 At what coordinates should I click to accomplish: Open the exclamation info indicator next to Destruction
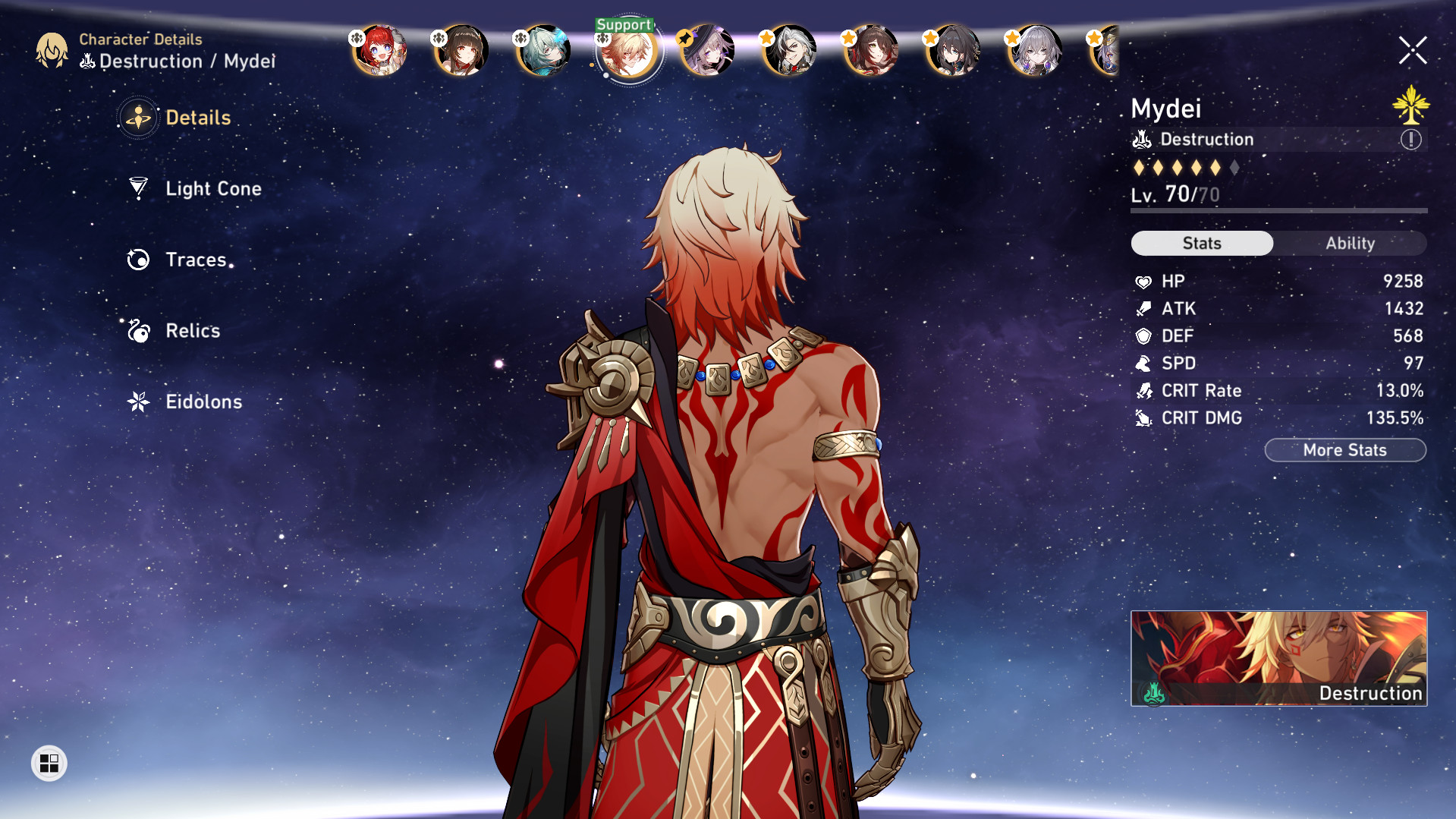click(1410, 139)
